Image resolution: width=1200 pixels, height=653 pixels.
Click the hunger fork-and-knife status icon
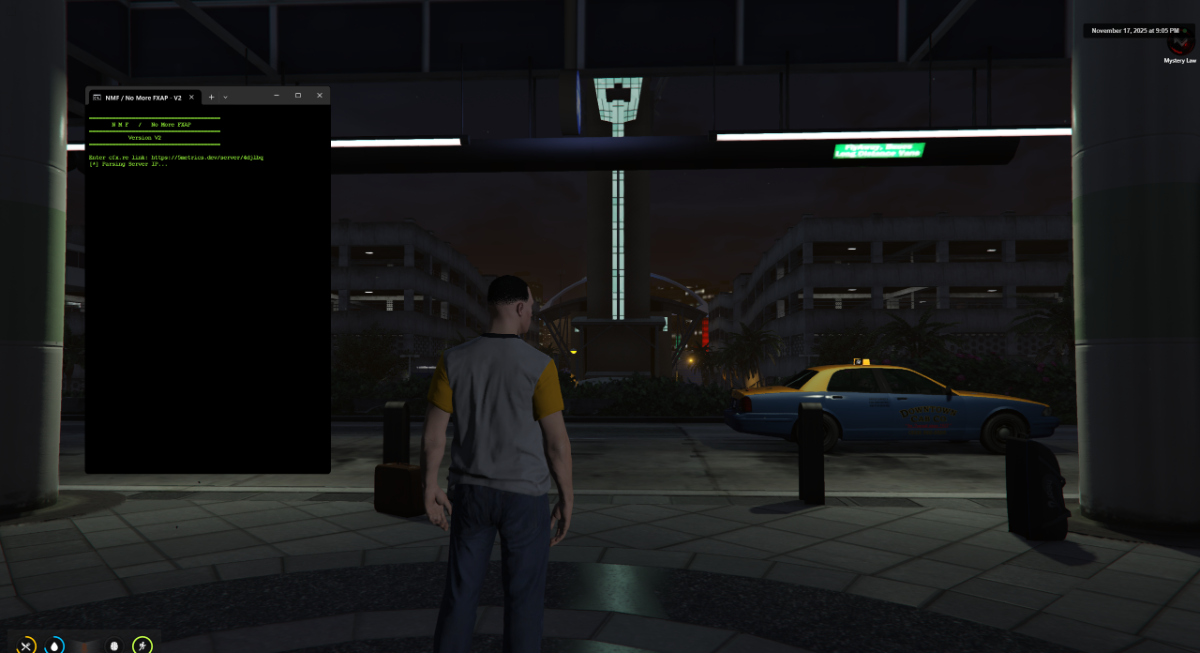tap(27, 645)
